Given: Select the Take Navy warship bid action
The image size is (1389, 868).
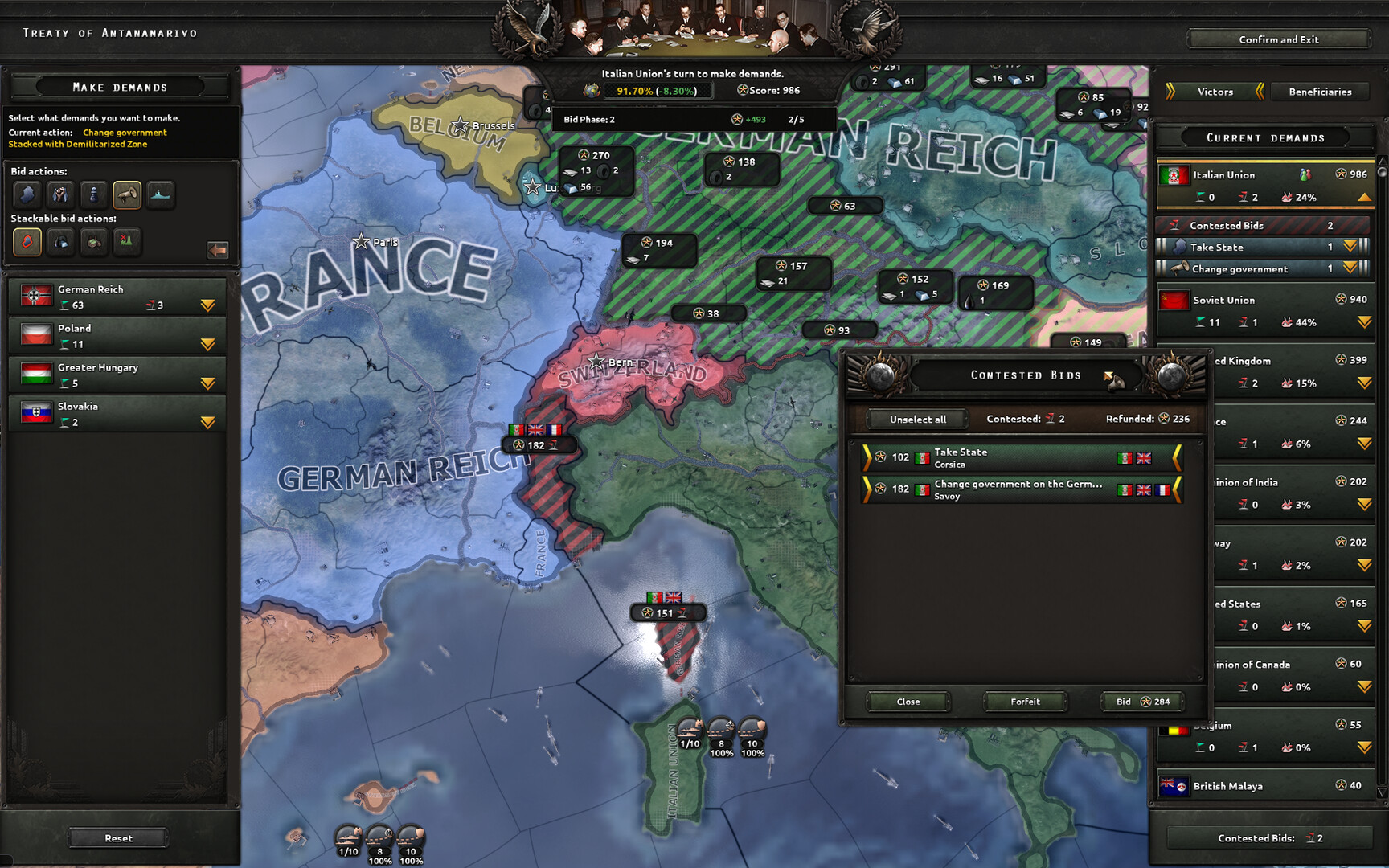Looking at the screenshot, I should (x=161, y=194).
